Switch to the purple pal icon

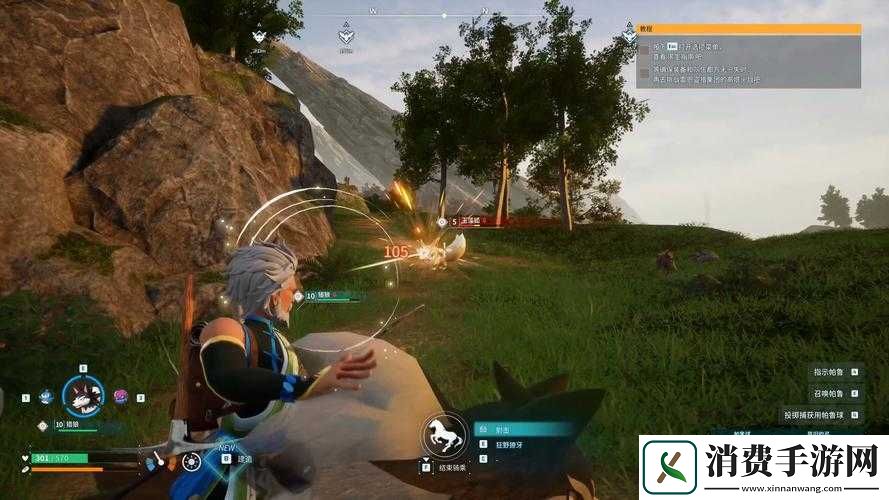coord(121,397)
